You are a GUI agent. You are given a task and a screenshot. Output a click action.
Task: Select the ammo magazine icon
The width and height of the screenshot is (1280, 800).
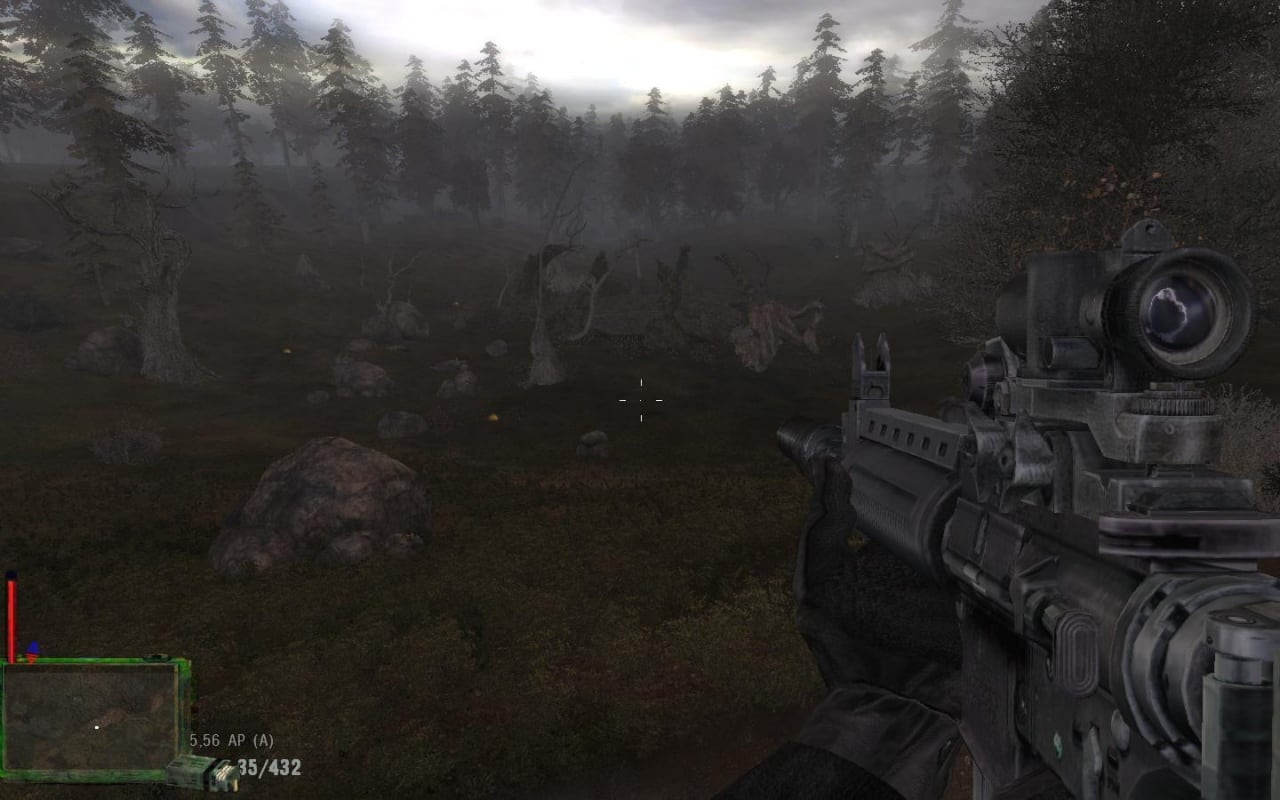pos(201,773)
